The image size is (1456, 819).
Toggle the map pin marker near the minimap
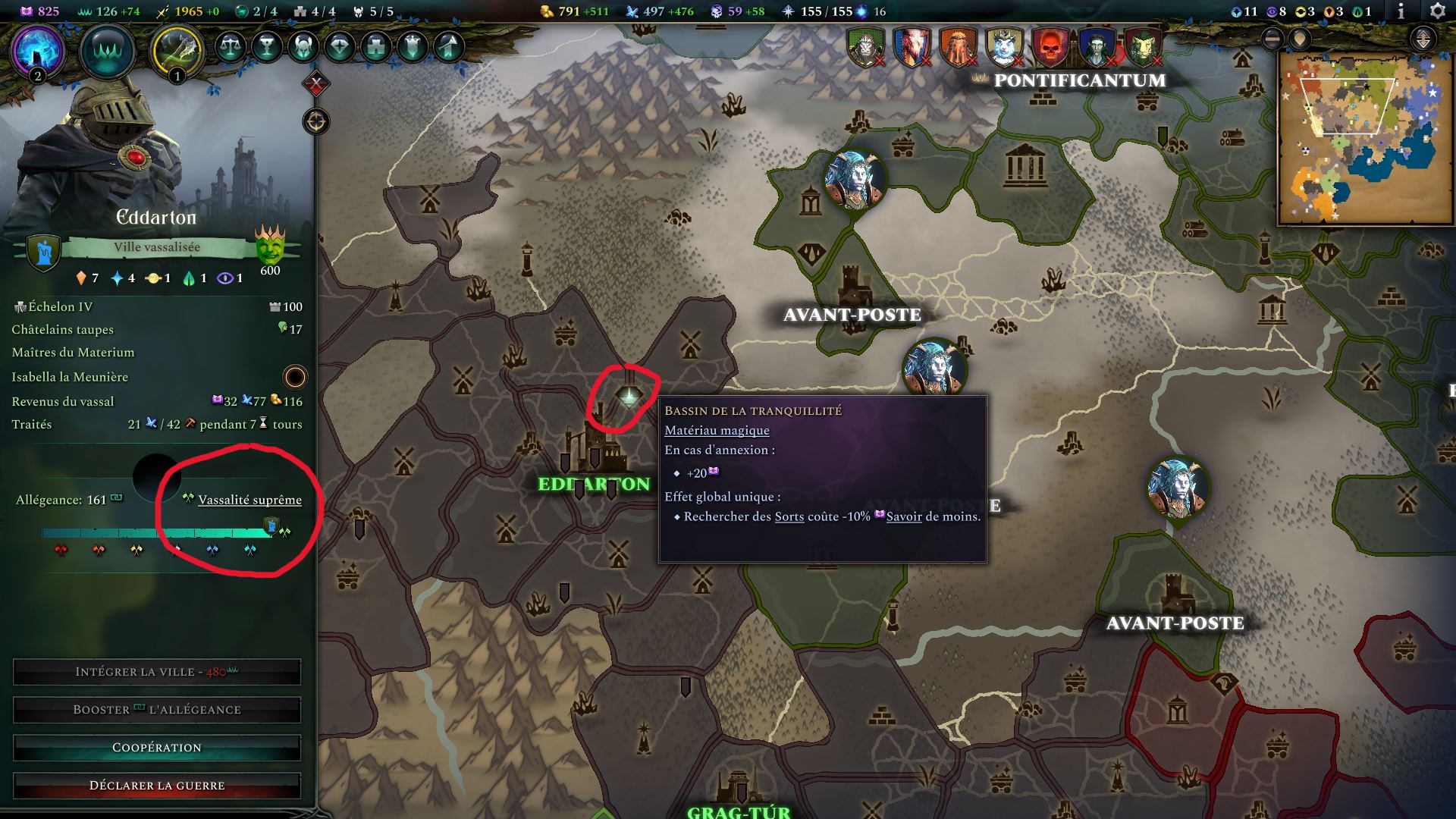(x=1300, y=39)
